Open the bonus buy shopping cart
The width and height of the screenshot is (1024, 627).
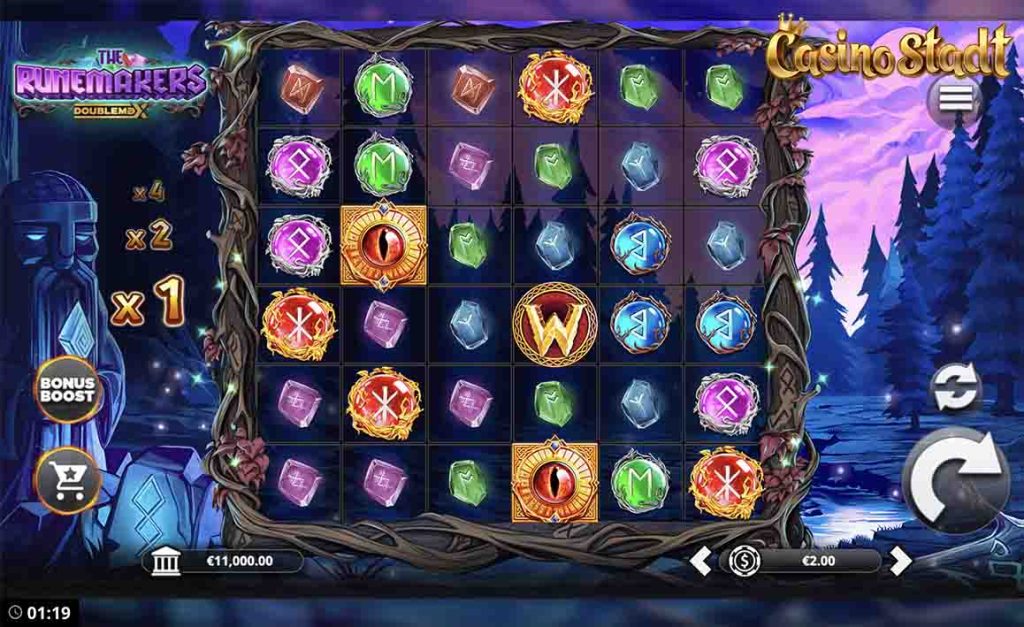tap(68, 482)
